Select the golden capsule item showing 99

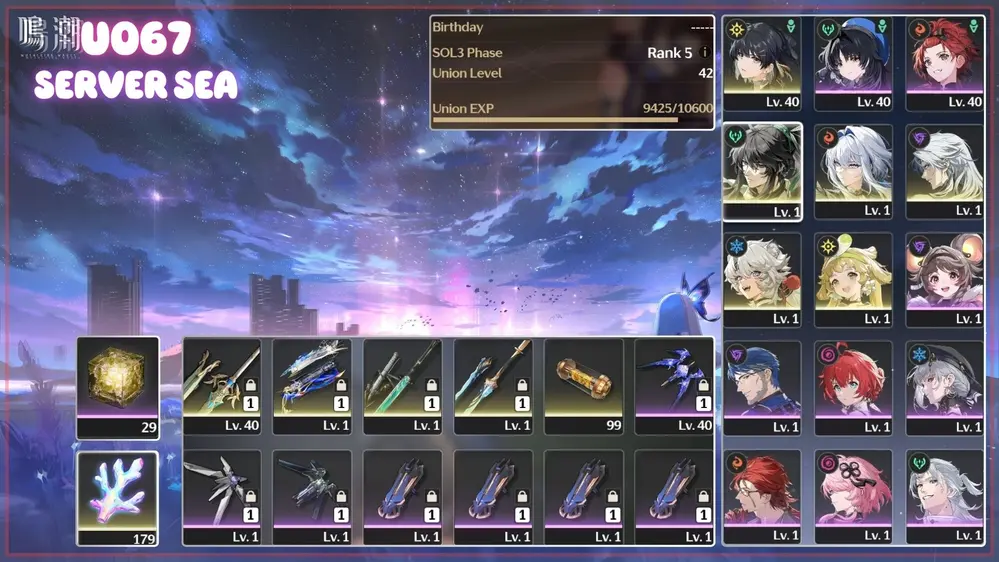(584, 379)
